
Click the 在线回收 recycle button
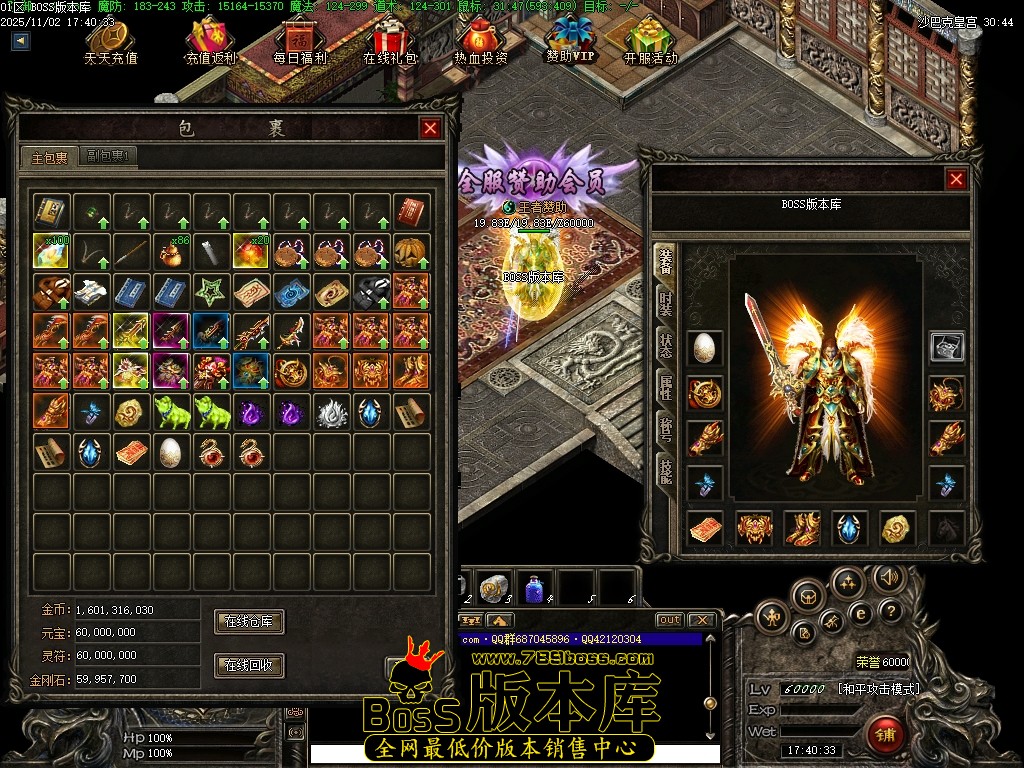[x=249, y=665]
